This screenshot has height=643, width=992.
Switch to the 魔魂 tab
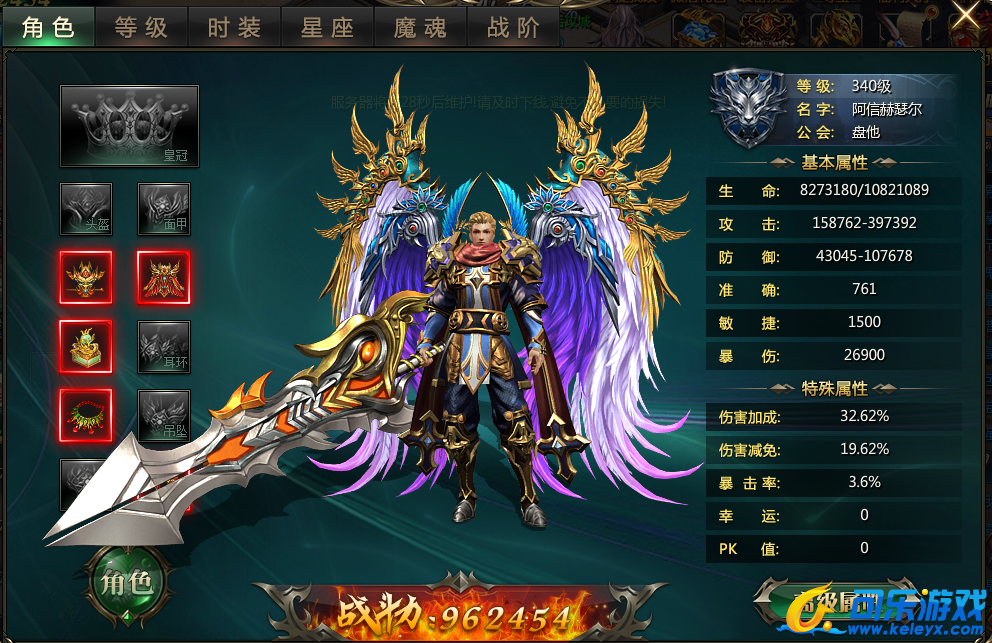(421, 27)
